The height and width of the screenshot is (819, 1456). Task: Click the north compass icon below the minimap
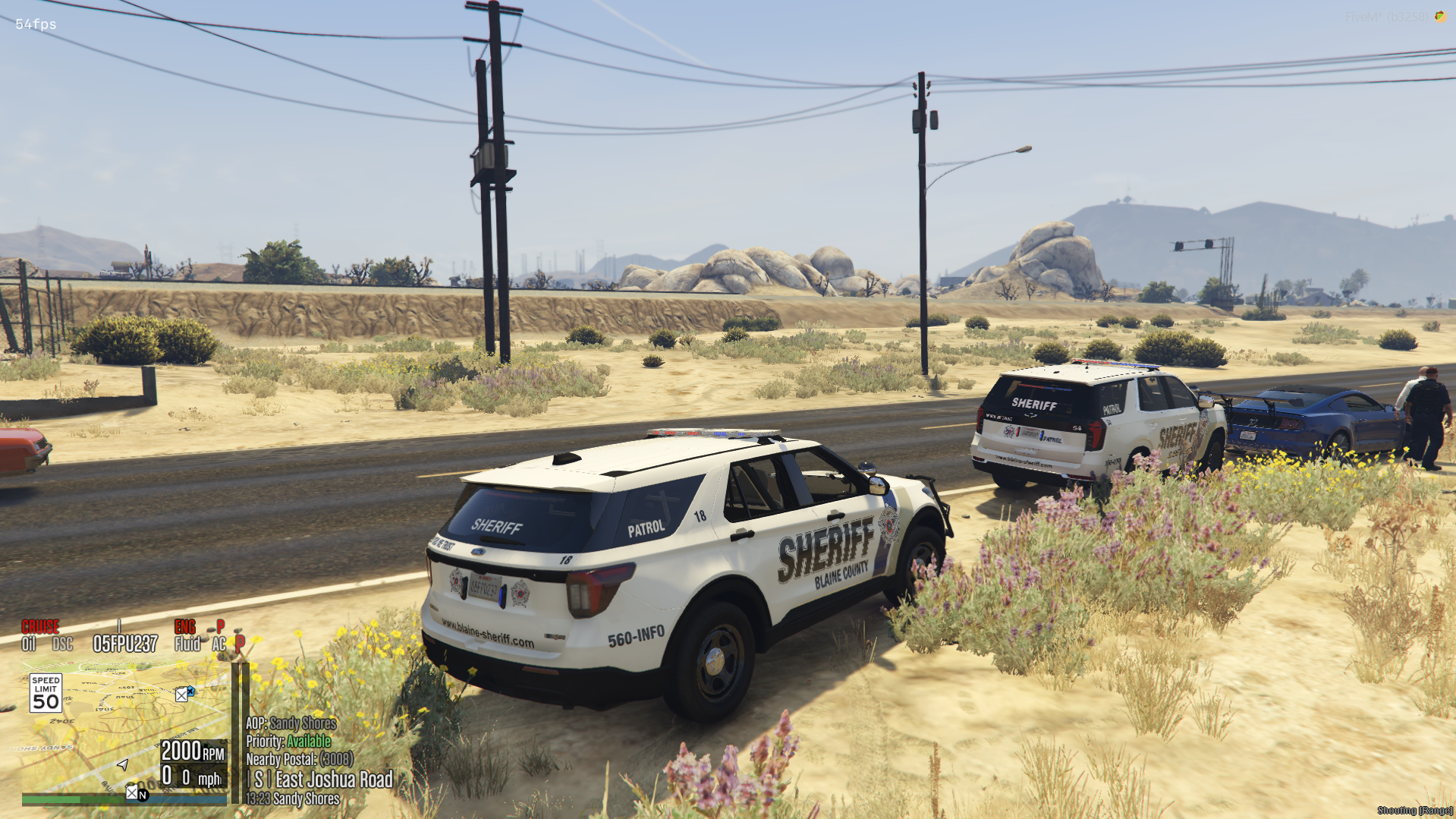143,794
